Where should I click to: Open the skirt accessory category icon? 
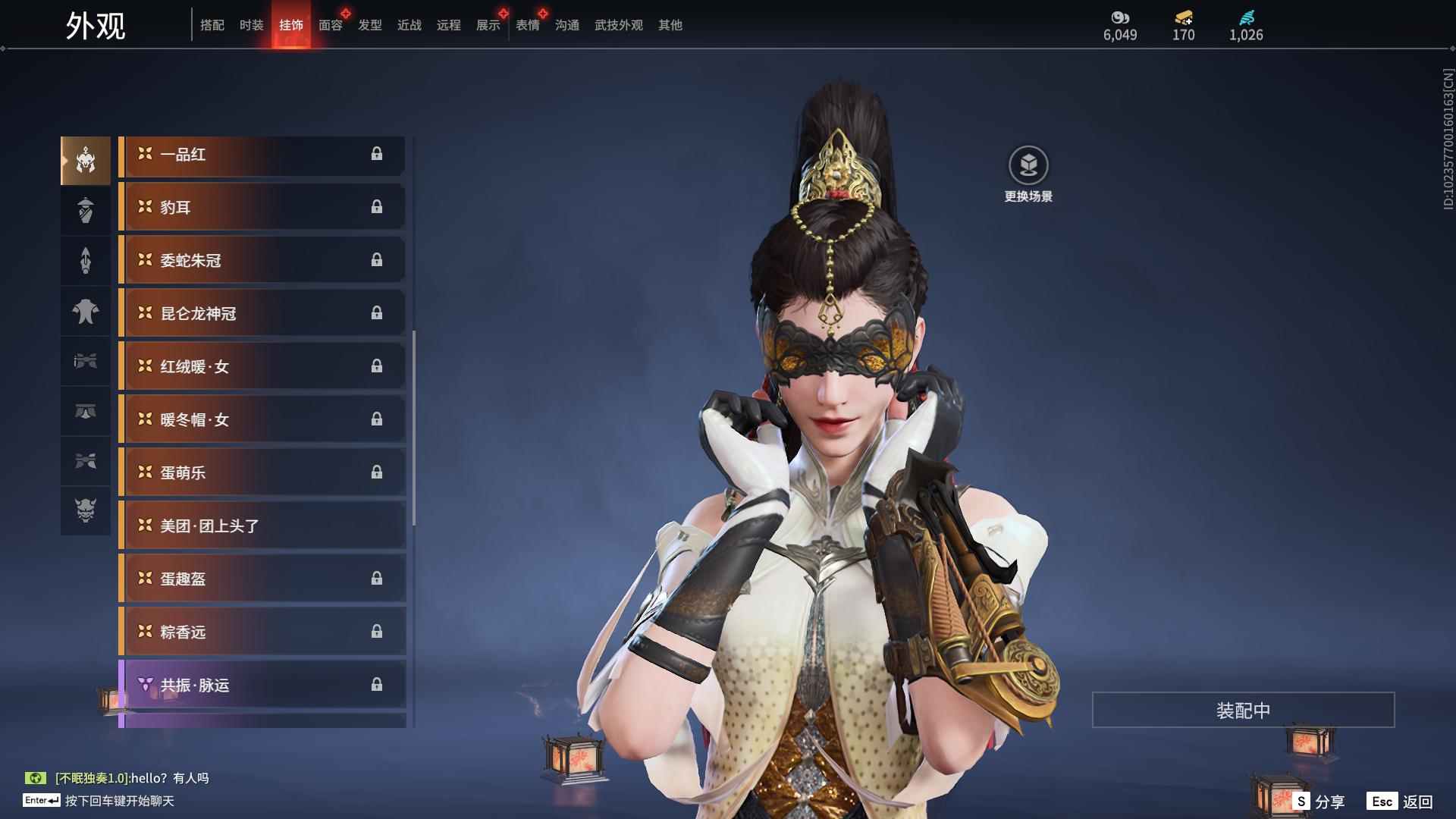86,412
